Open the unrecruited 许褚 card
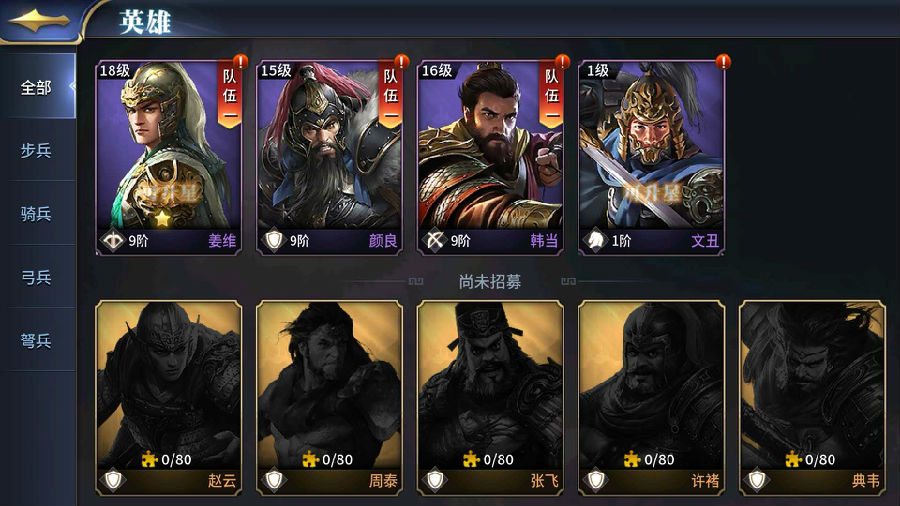The image size is (900, 506). (651, 397)
